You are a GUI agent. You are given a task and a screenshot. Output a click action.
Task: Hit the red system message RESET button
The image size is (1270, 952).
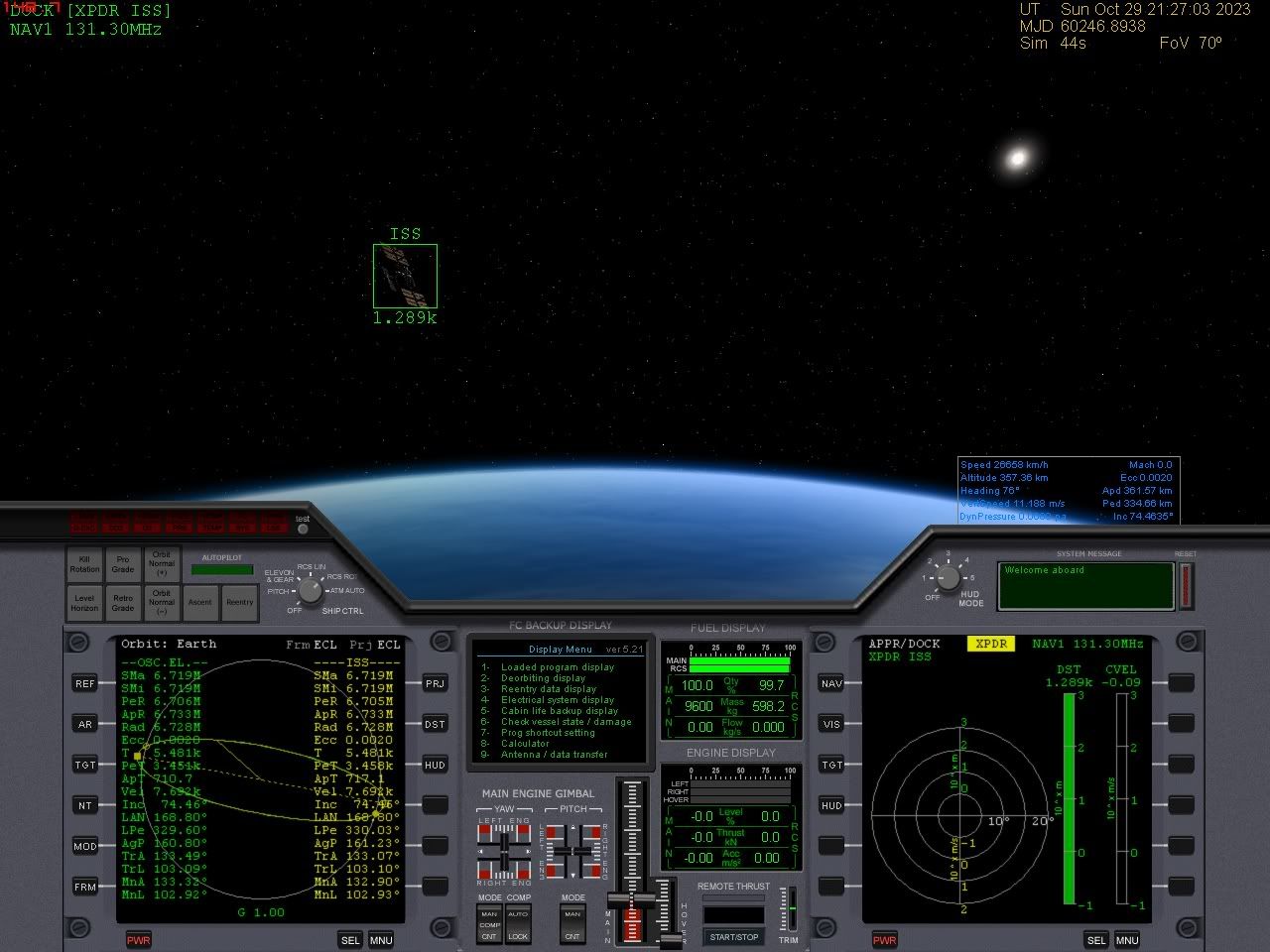coord(1186,585)
